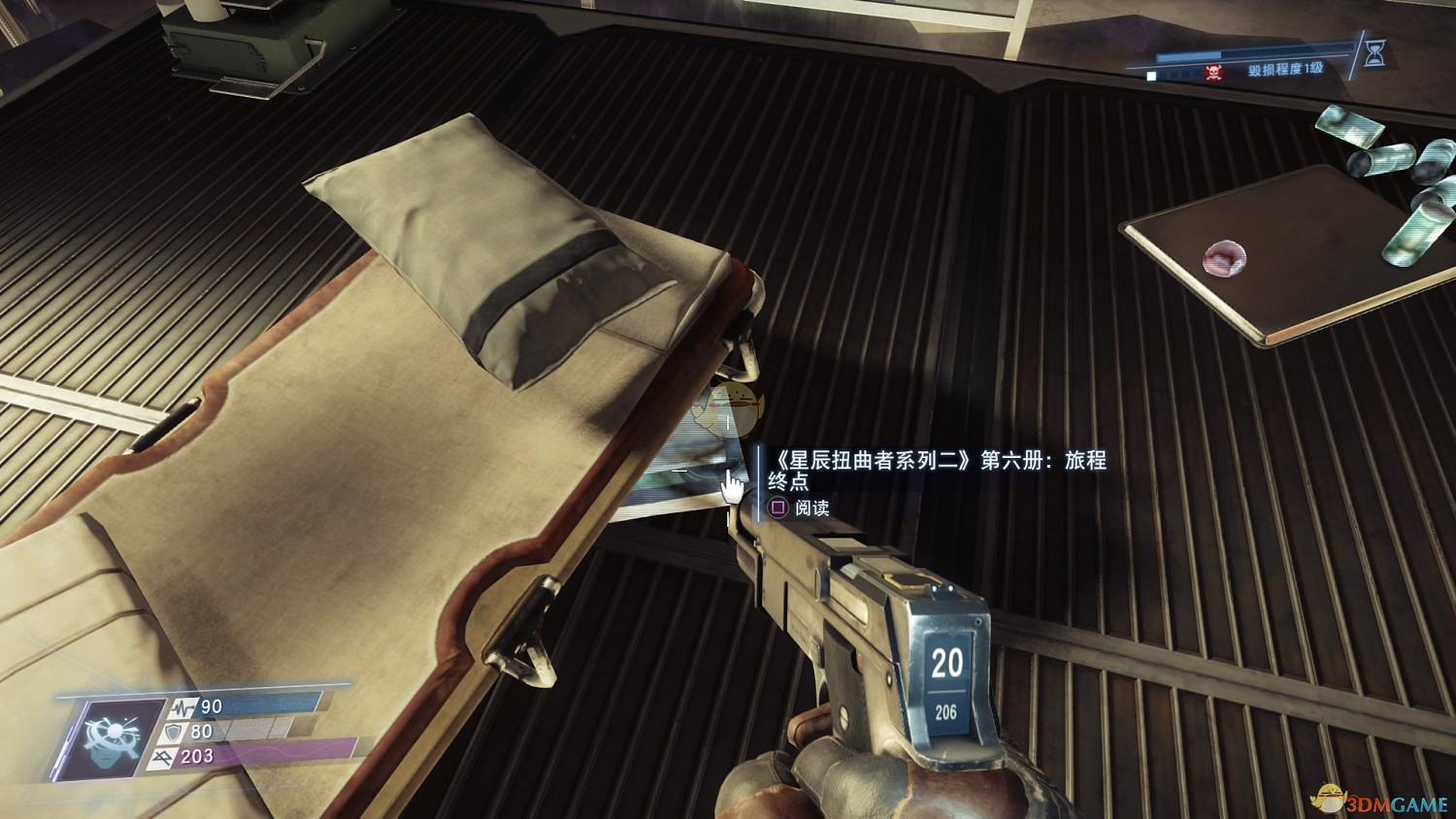Click the red skull damage icon
Viewport: 1456px width, 819px height.
(x=1214, y=73)
